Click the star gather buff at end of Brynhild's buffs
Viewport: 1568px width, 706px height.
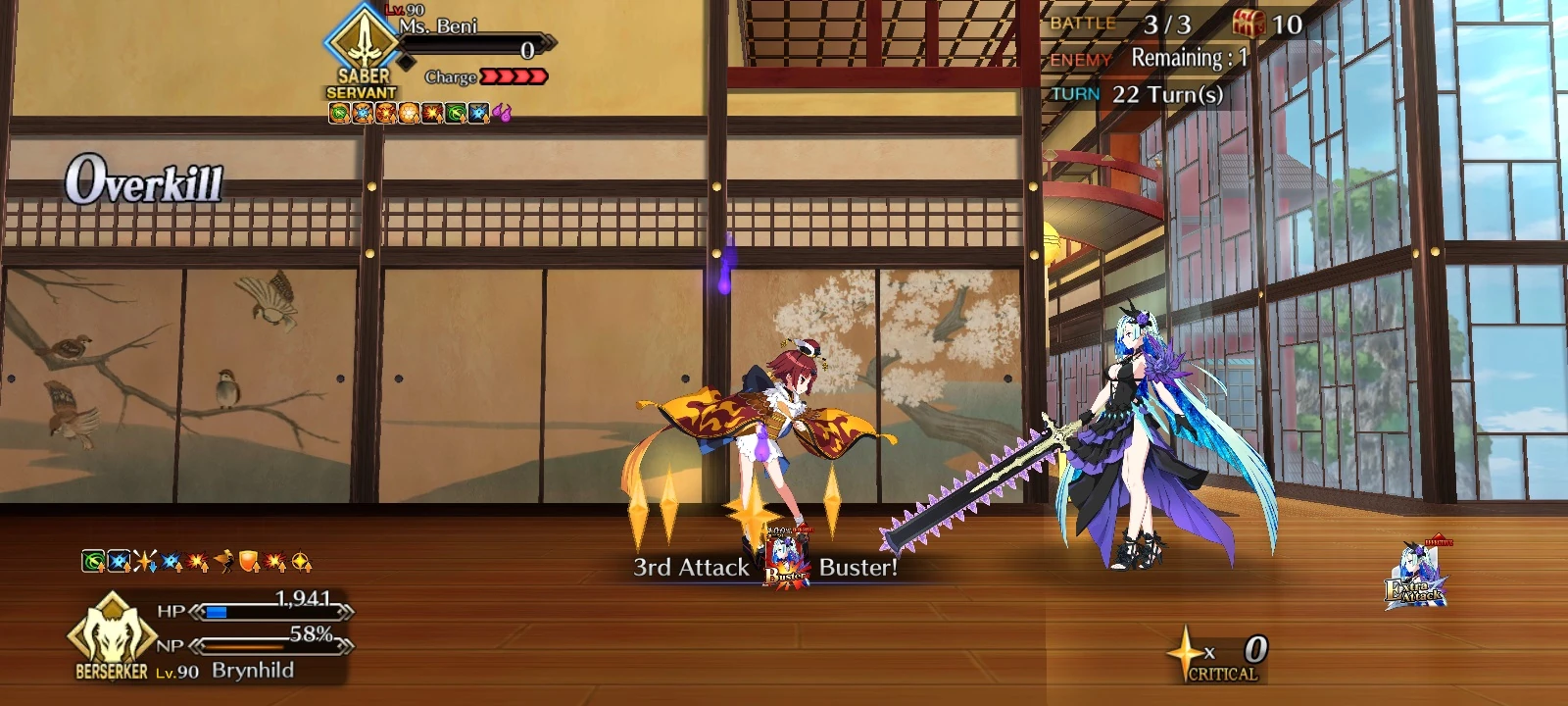point(300,562)
